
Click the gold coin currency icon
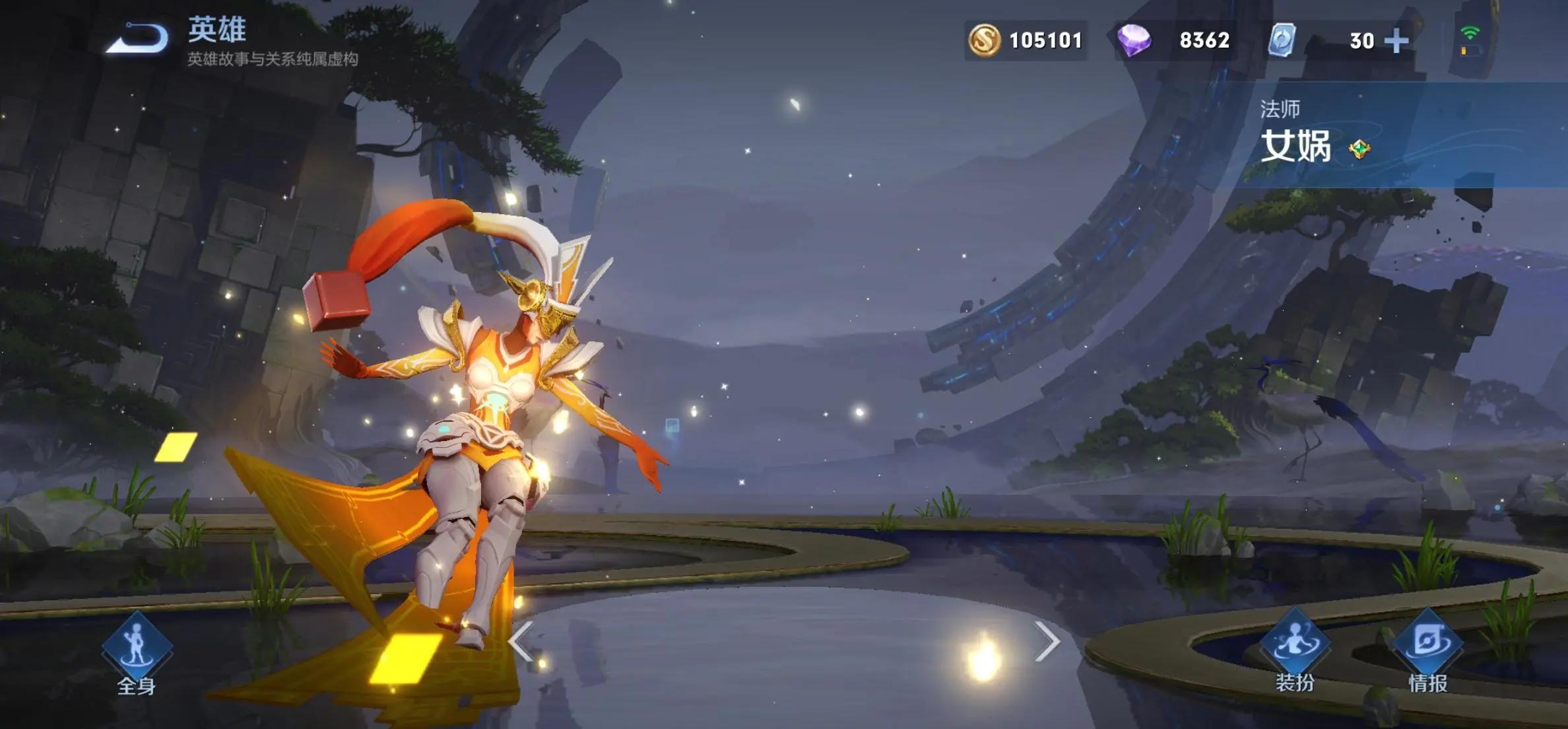(984, 40)
